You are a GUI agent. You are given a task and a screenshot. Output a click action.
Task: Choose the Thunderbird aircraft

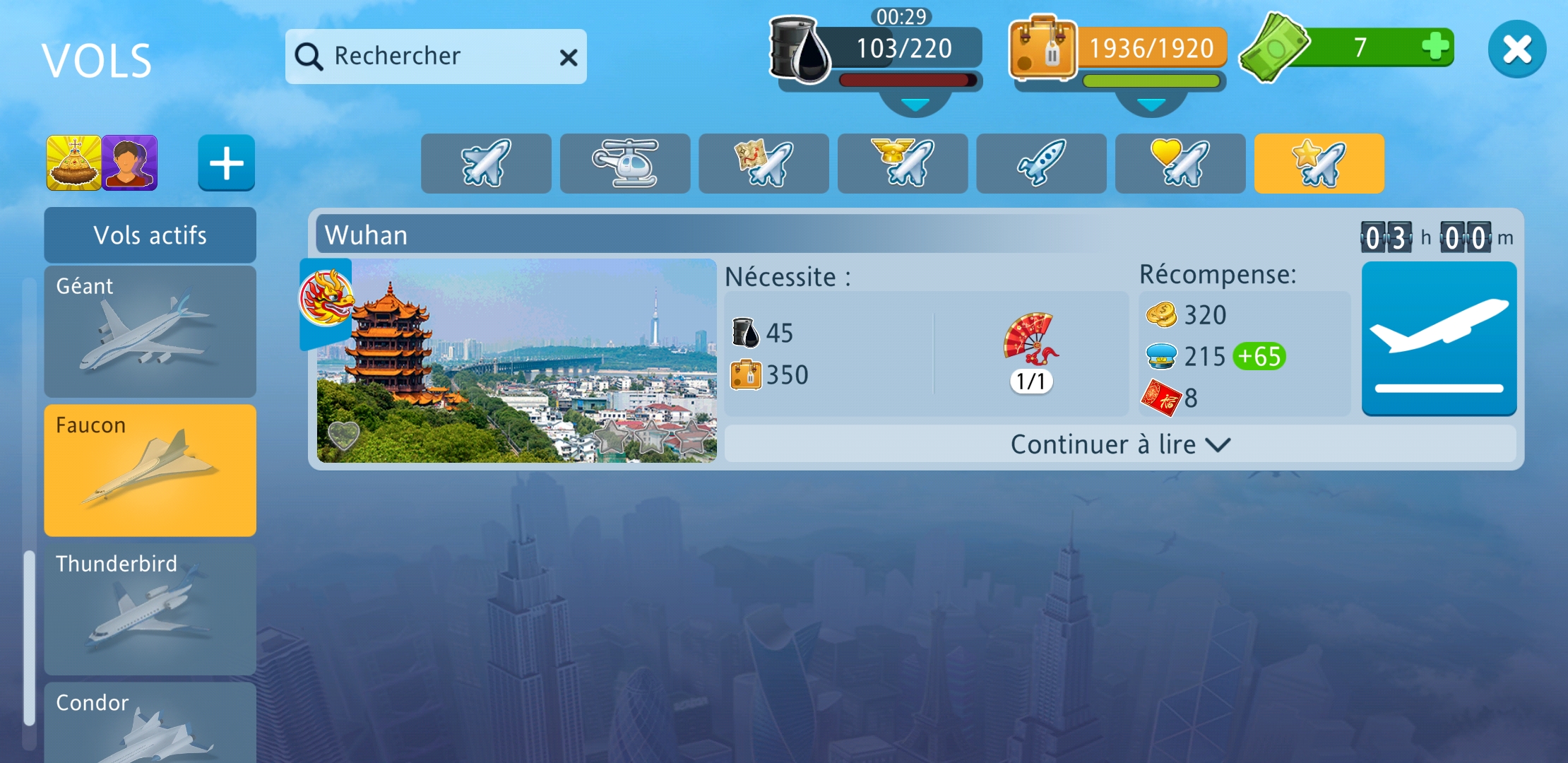point(150,608)
